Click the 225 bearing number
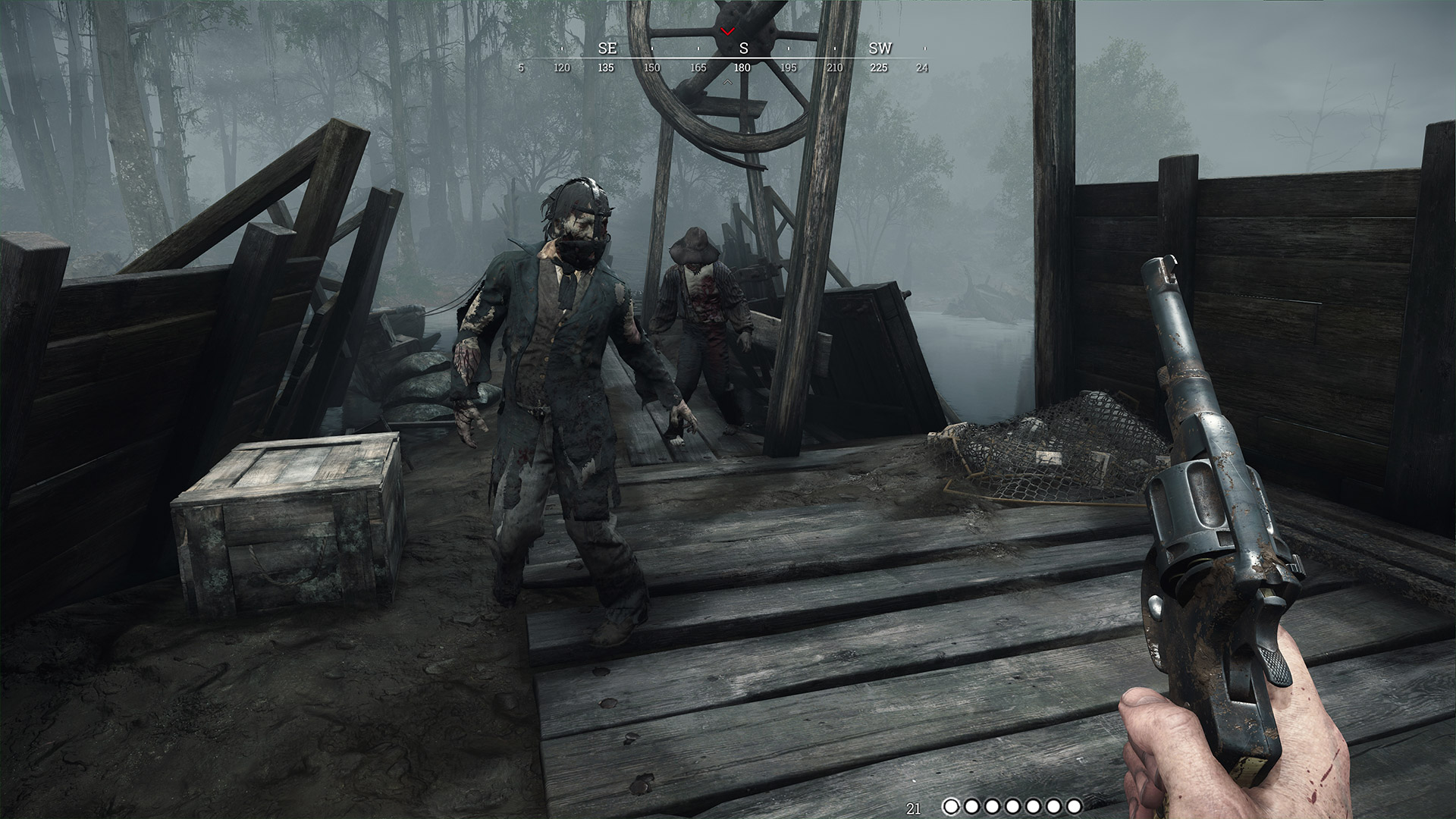Screen dimensions: 1456x819 [880, 67]
